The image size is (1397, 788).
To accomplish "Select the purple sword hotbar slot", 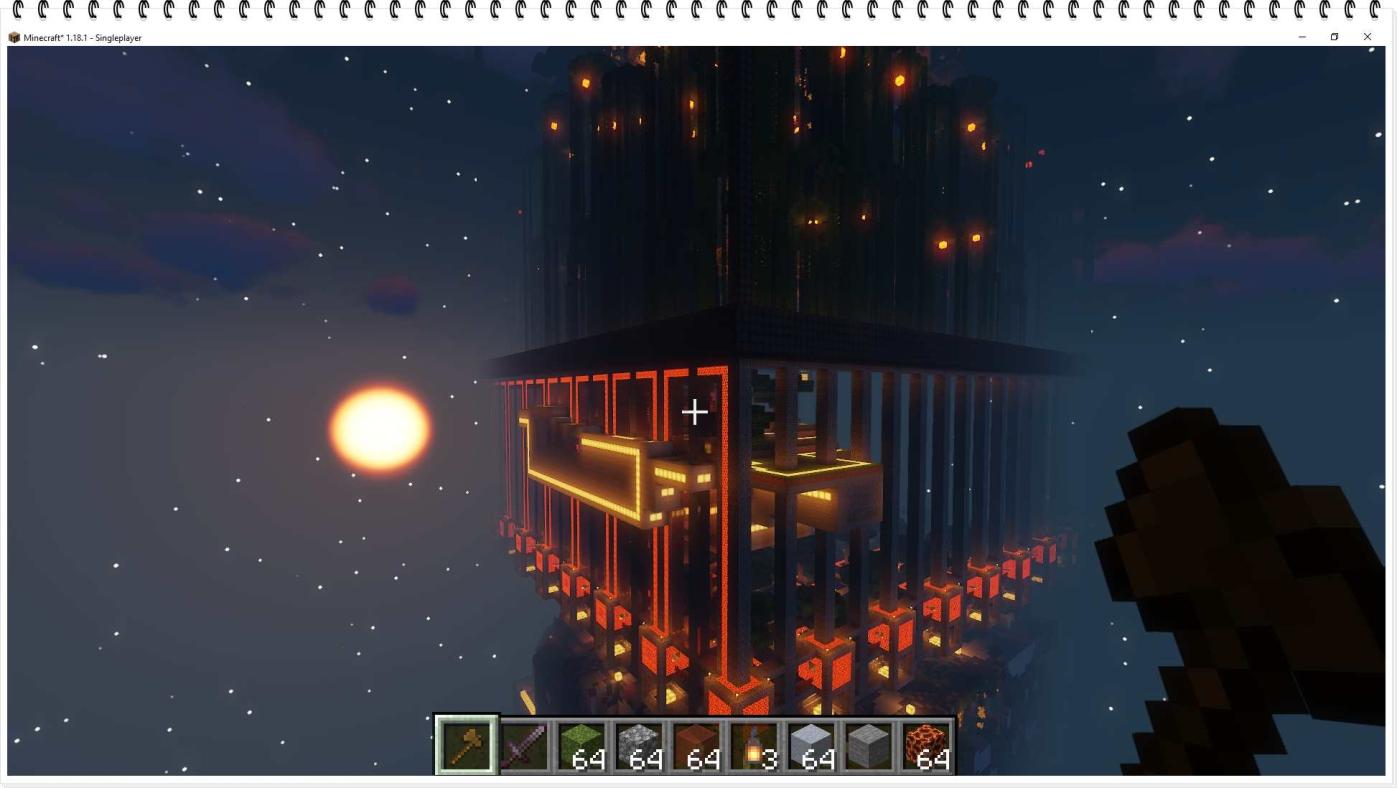I will [523, 746].
